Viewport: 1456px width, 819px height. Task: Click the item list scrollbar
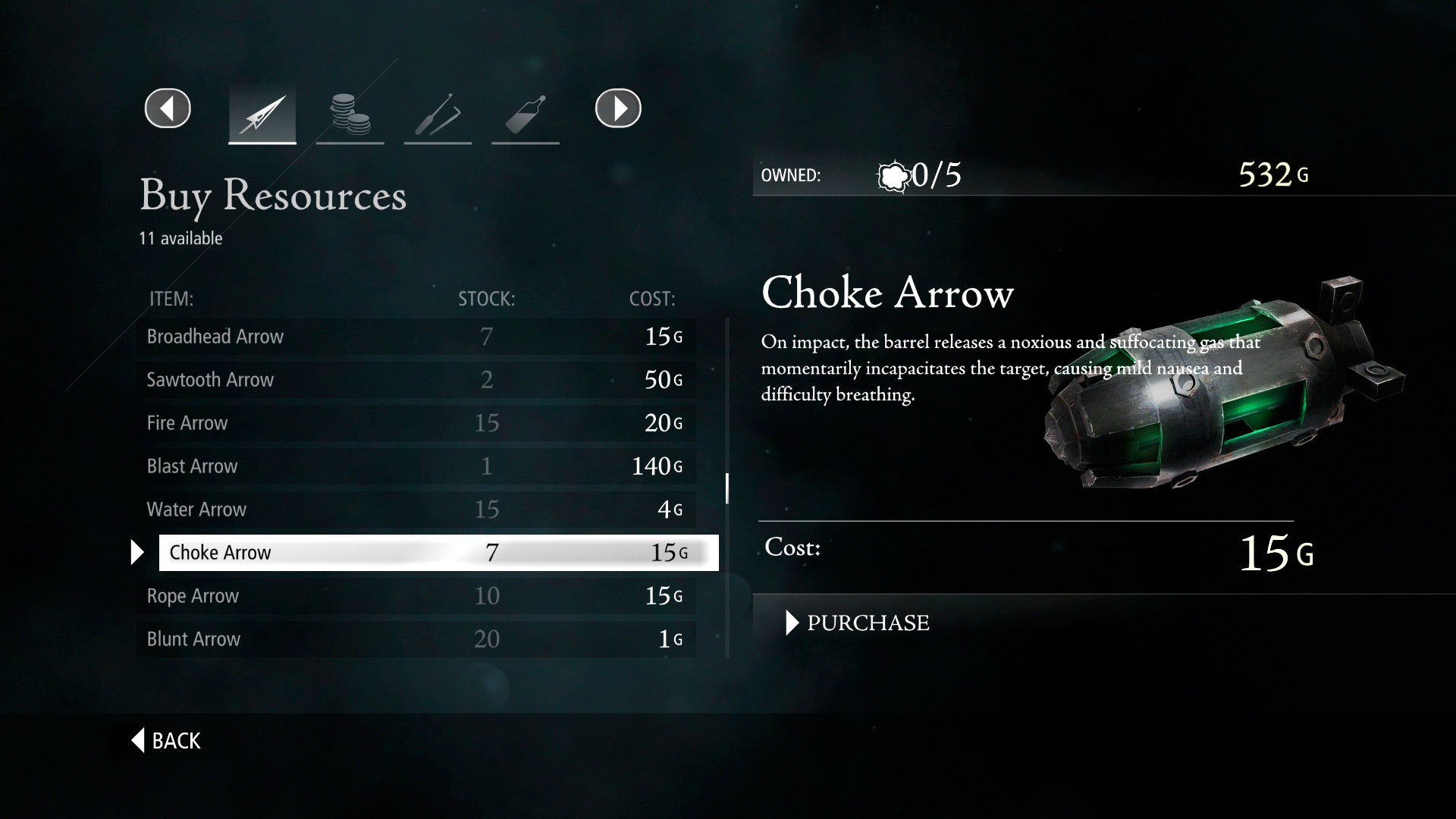[x=727, y=488]
